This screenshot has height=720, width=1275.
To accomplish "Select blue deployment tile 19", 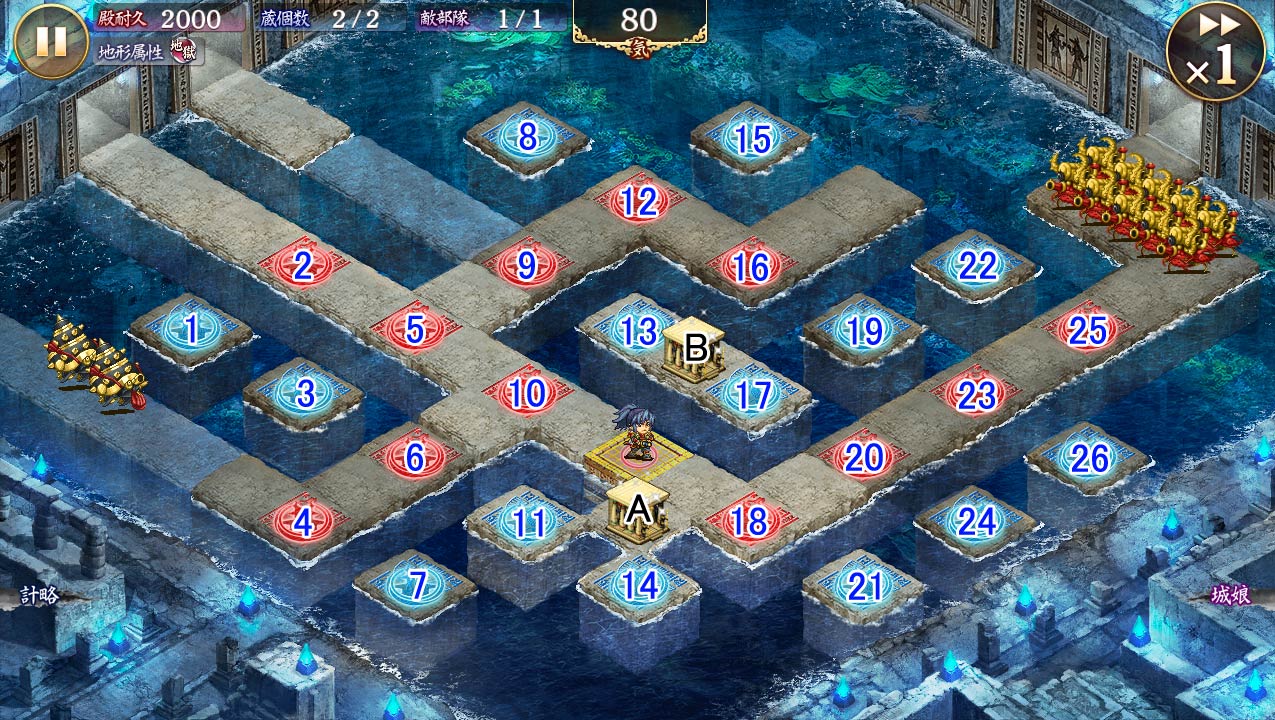I will coord(863,330).
